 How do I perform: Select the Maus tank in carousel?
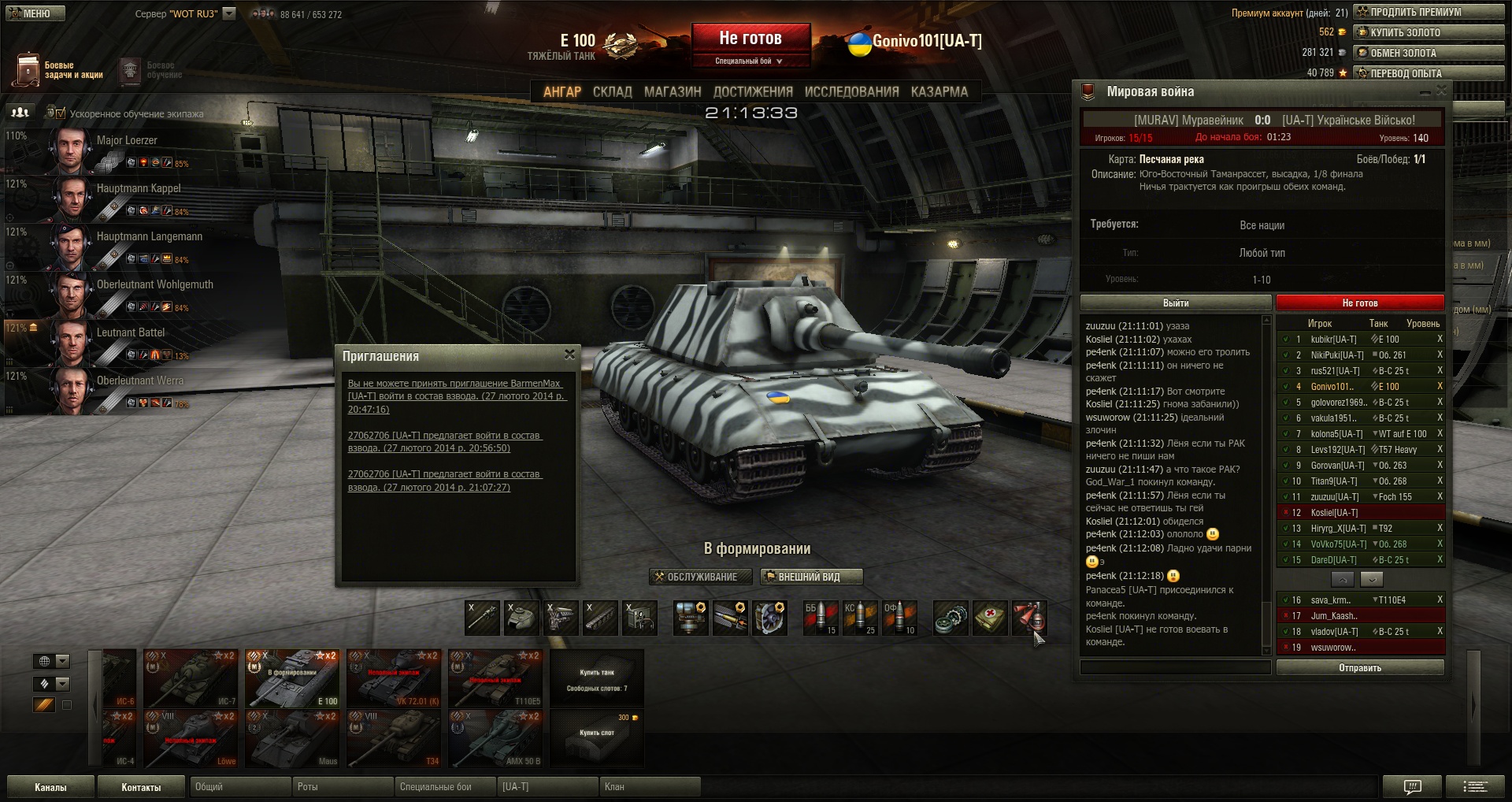(x=292, y=739)
